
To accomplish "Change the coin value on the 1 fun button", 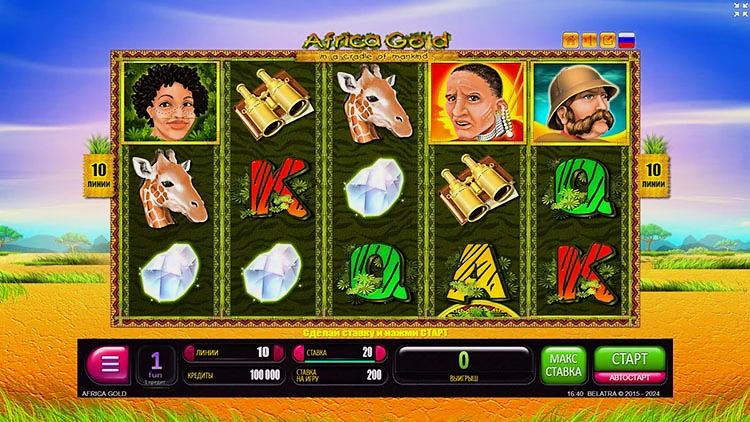I will click(x=155, y=364).
